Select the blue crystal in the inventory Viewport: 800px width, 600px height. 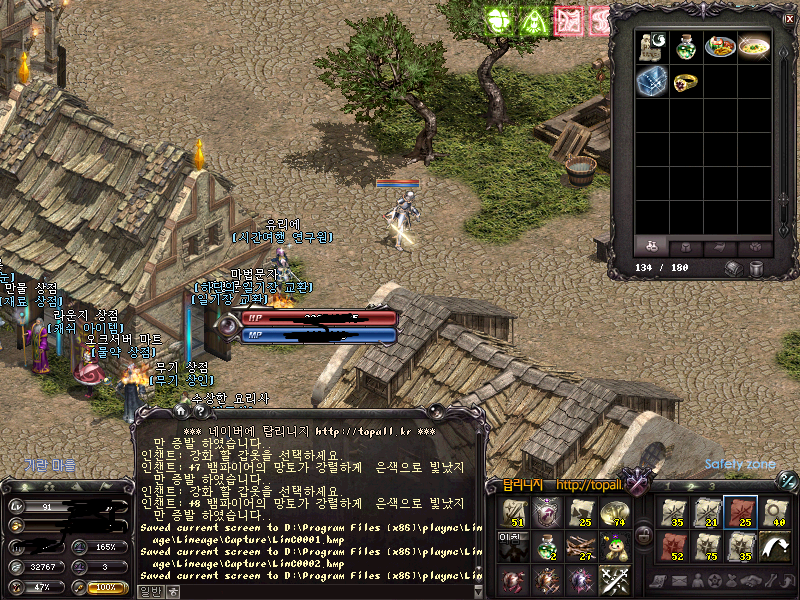pyautogui.click(x=652, y=82)
